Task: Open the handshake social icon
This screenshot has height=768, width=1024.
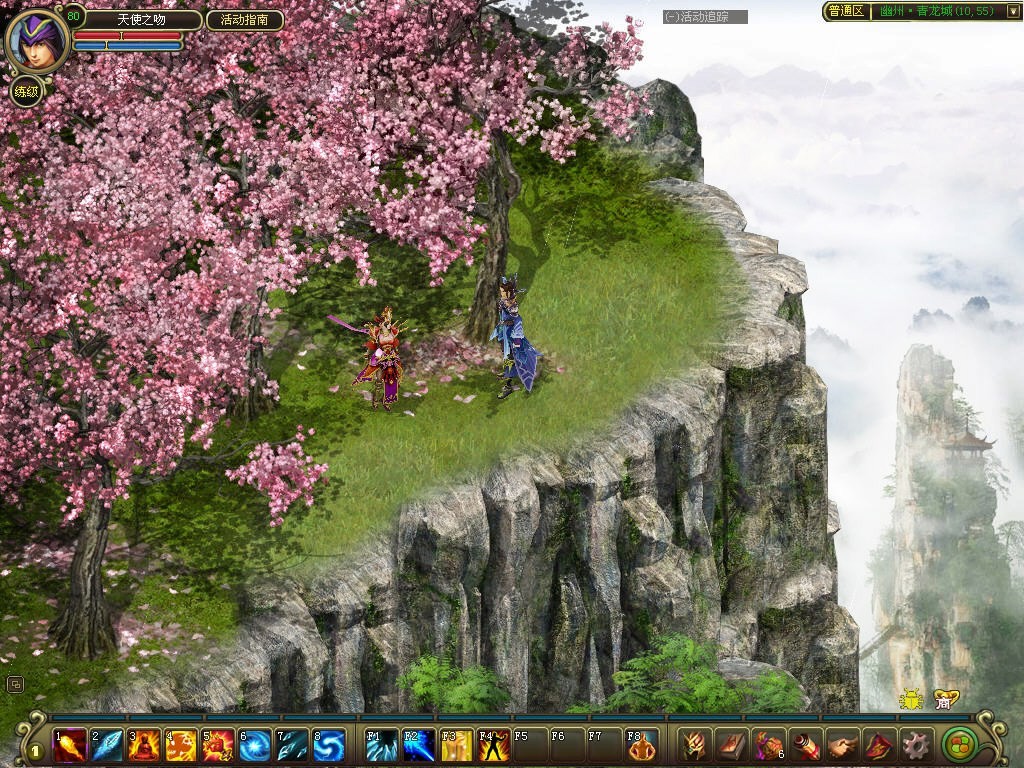Action: 842,745
